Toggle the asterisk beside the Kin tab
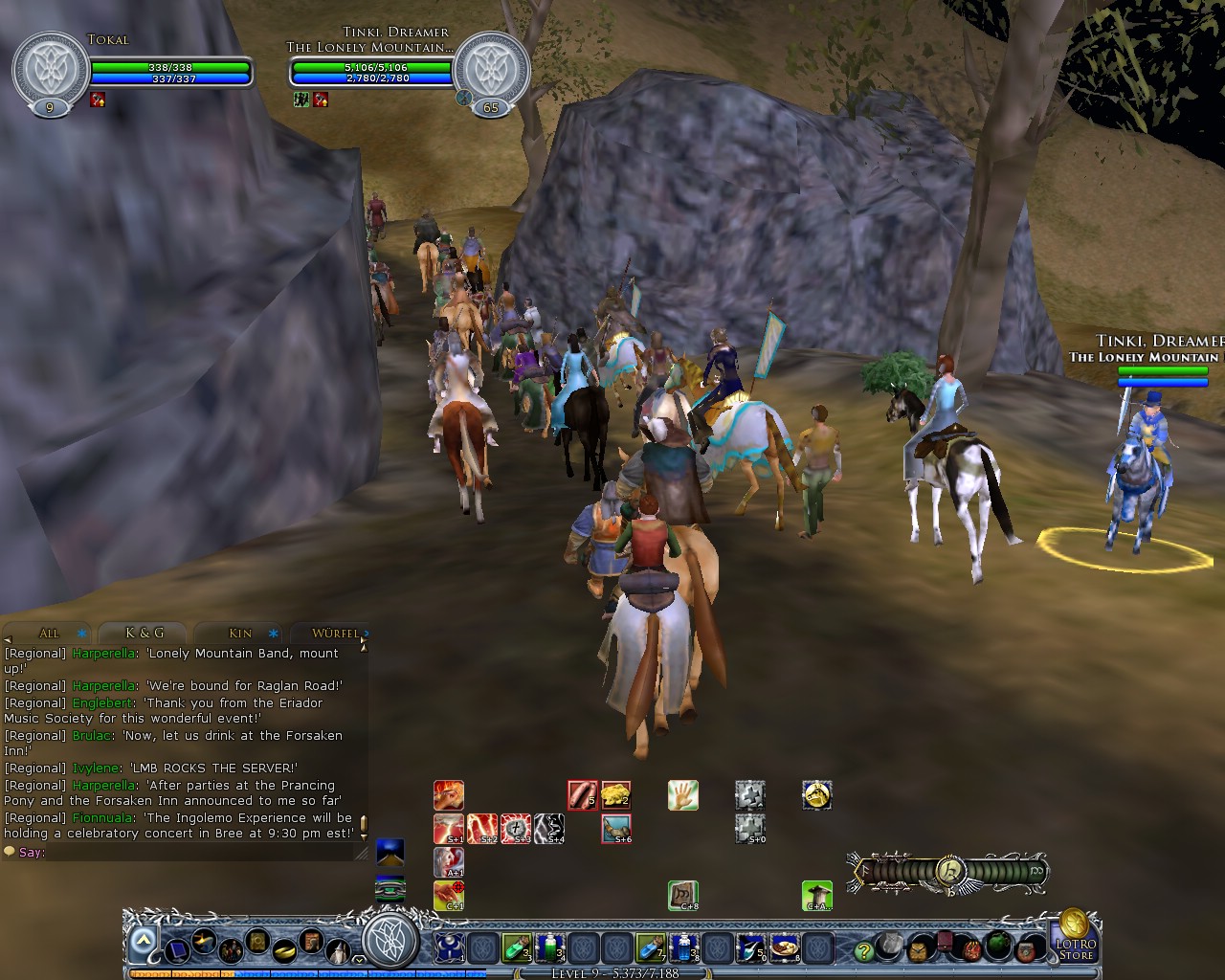The width and height of the screenshot is (1225, 980). [272, 635]
